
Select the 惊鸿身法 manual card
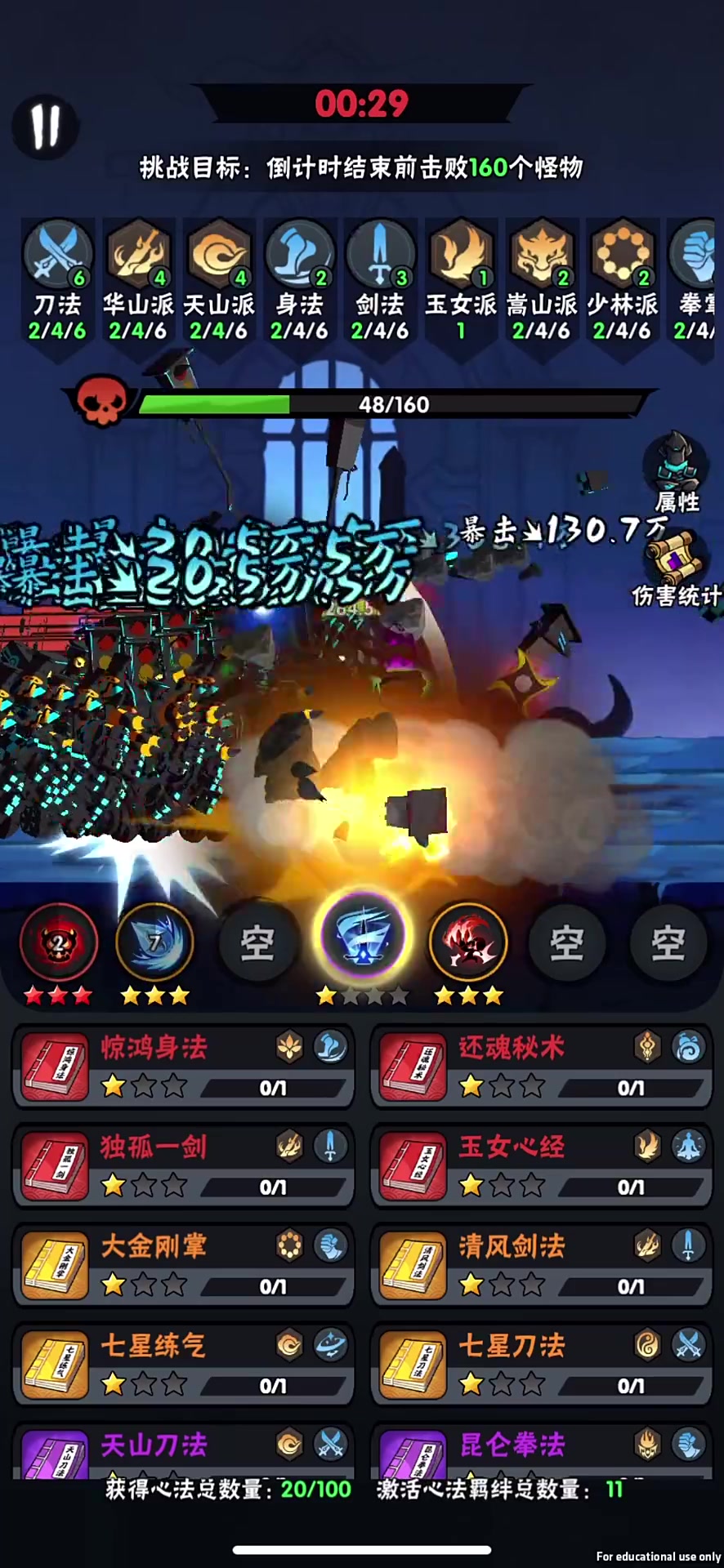183,1066
